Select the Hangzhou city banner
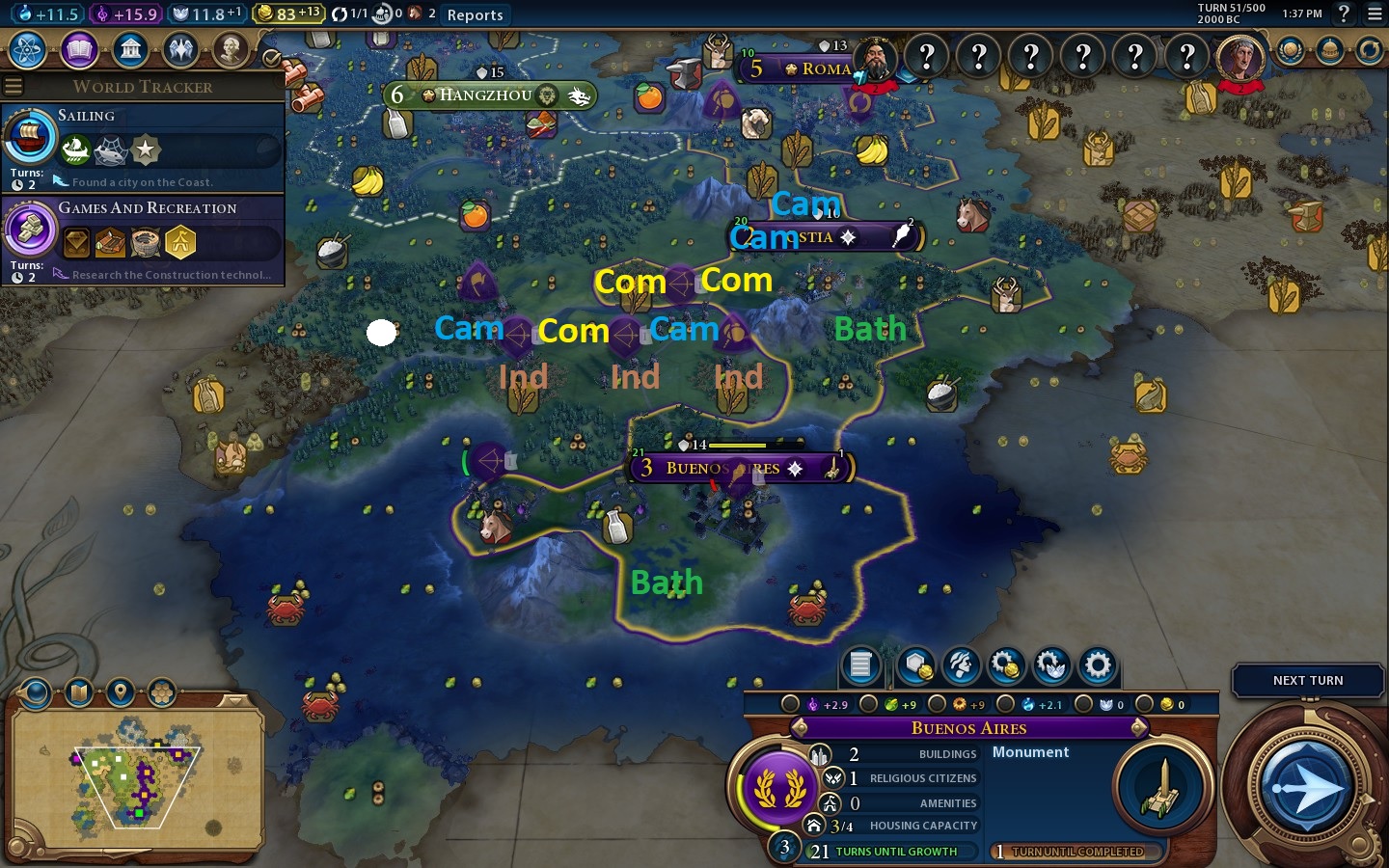The height and width of the screenshot is (868, 1389). (x=485, y=95)
